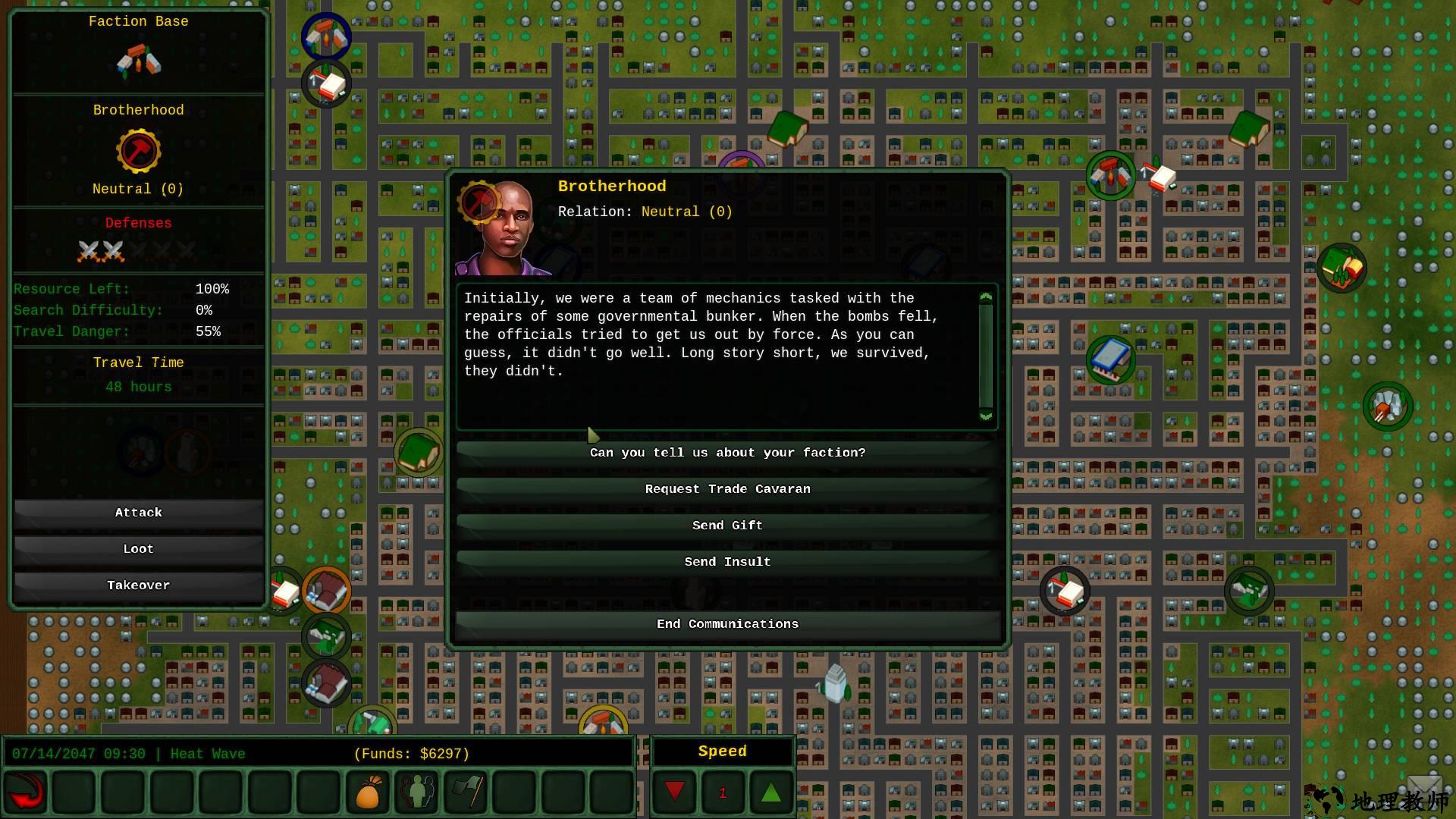Decrease game speed with red down arrow

[674, 792]
